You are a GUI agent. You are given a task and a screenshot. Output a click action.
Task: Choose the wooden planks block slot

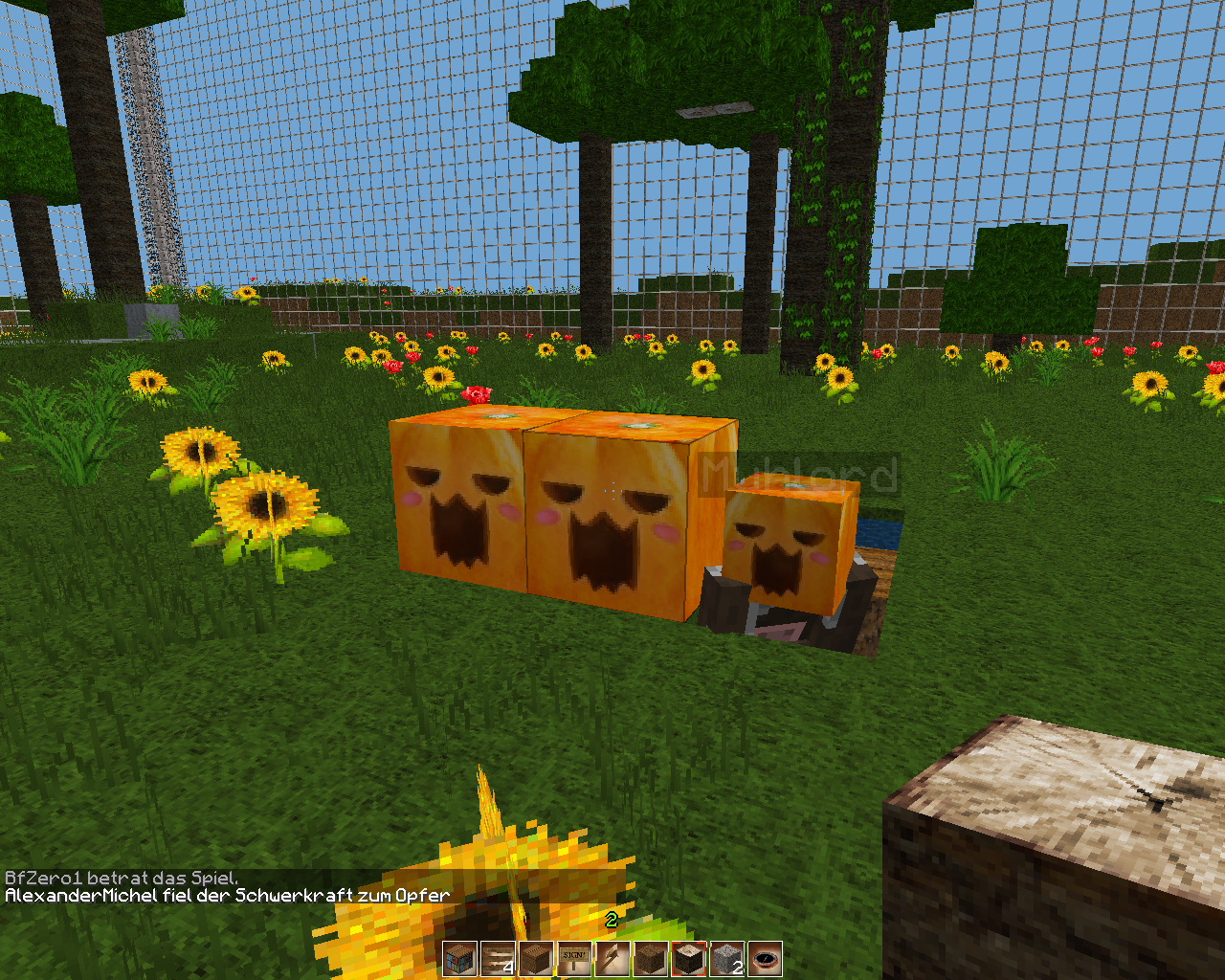pyautogui.click(x=536, y=958)
